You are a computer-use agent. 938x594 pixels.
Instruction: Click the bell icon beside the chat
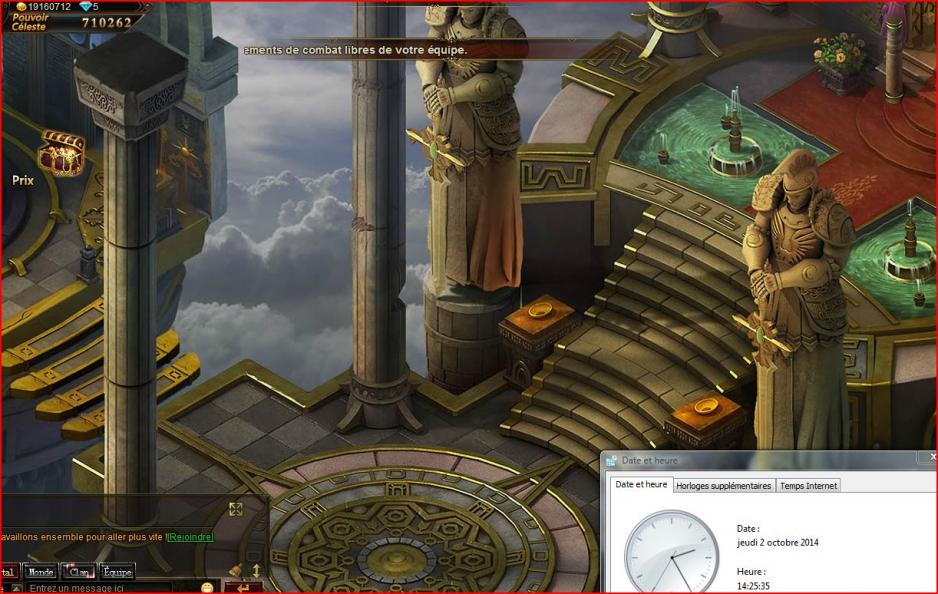[236, 570]
